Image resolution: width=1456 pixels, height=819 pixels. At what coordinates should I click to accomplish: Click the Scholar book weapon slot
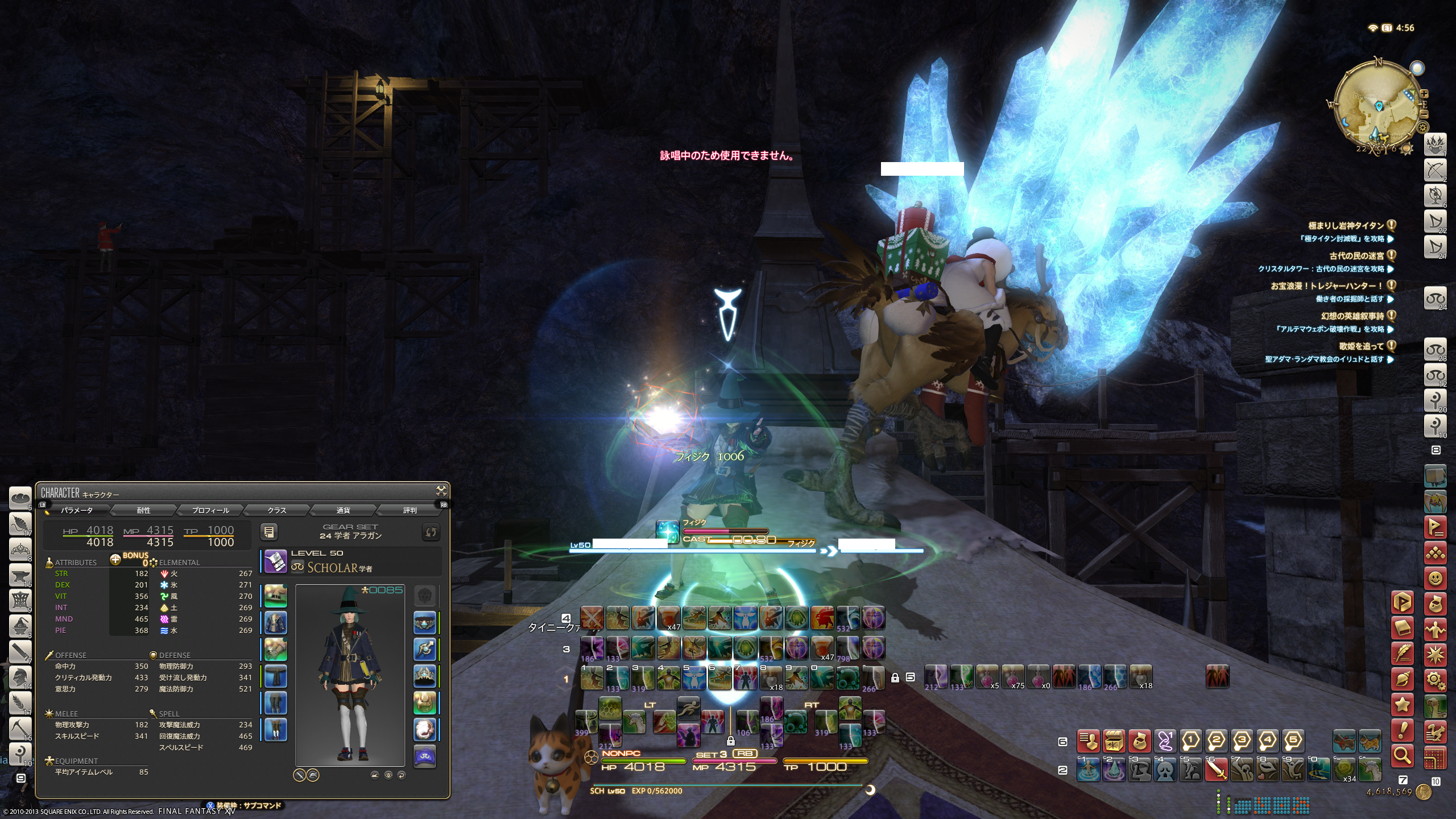(x=276, y=561)
